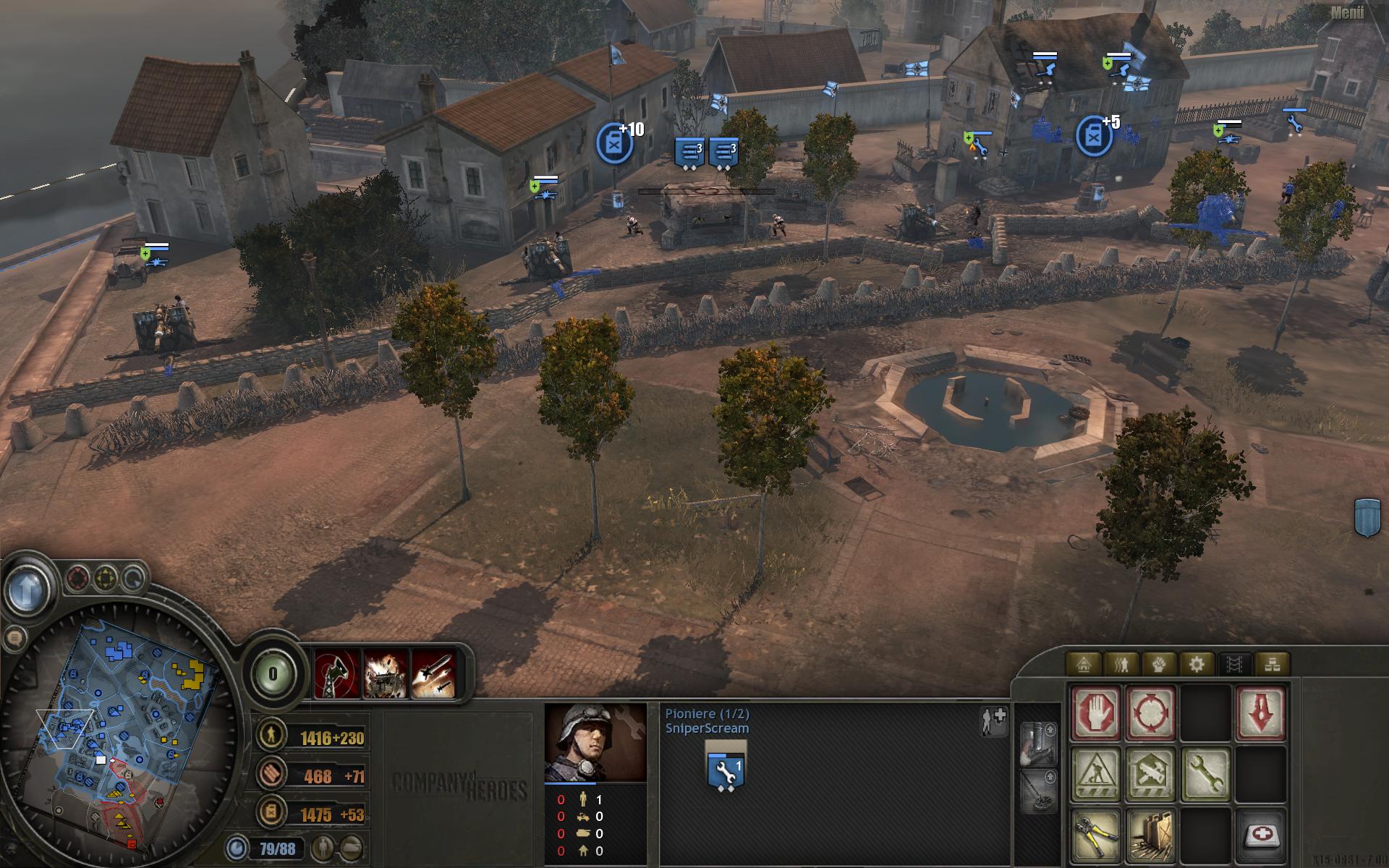Use the rocket barrage commander ability

(434, 674)
